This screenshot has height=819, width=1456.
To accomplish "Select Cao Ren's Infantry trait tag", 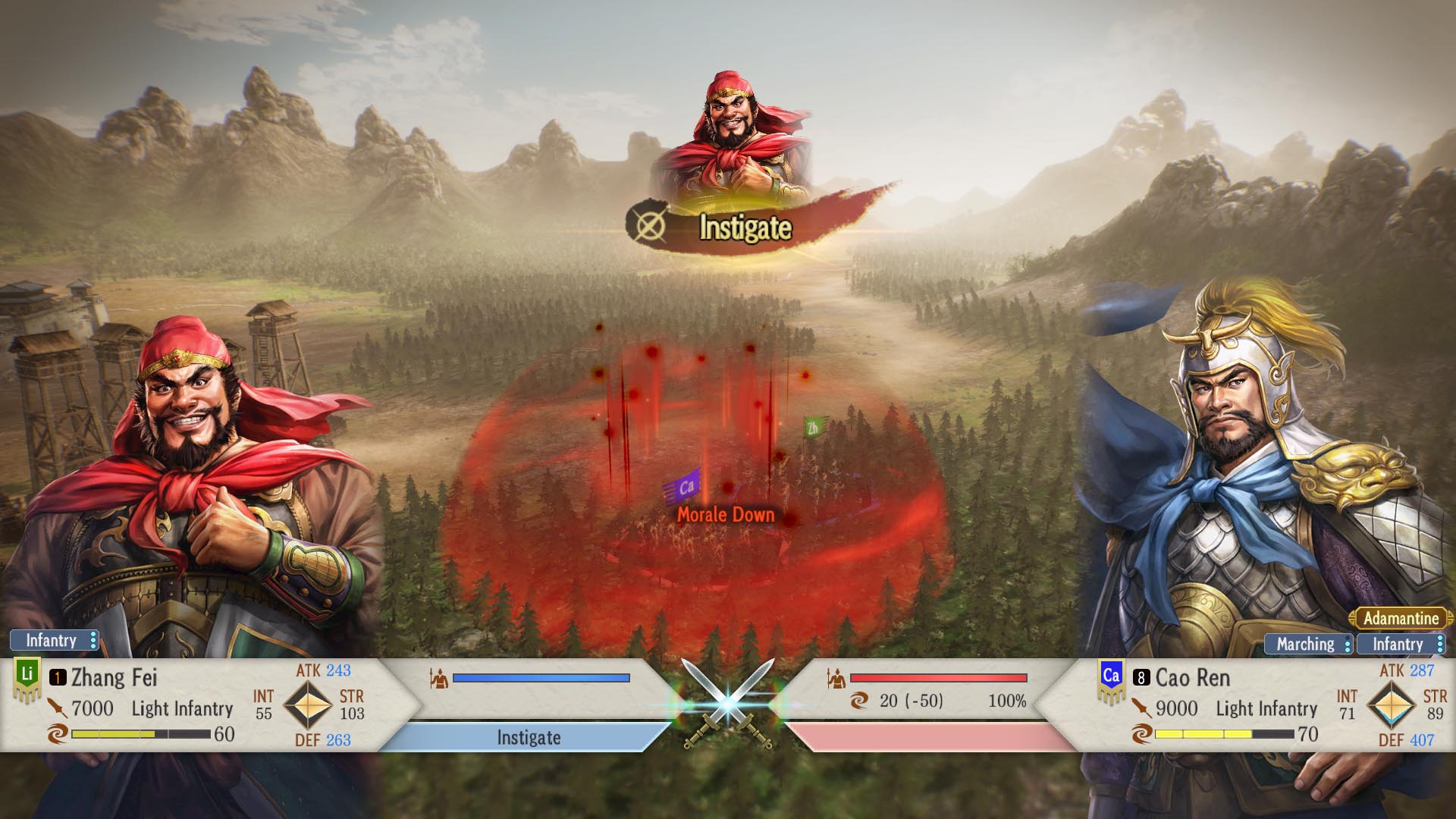I will pyautogui.click(x=1400, y=645).
